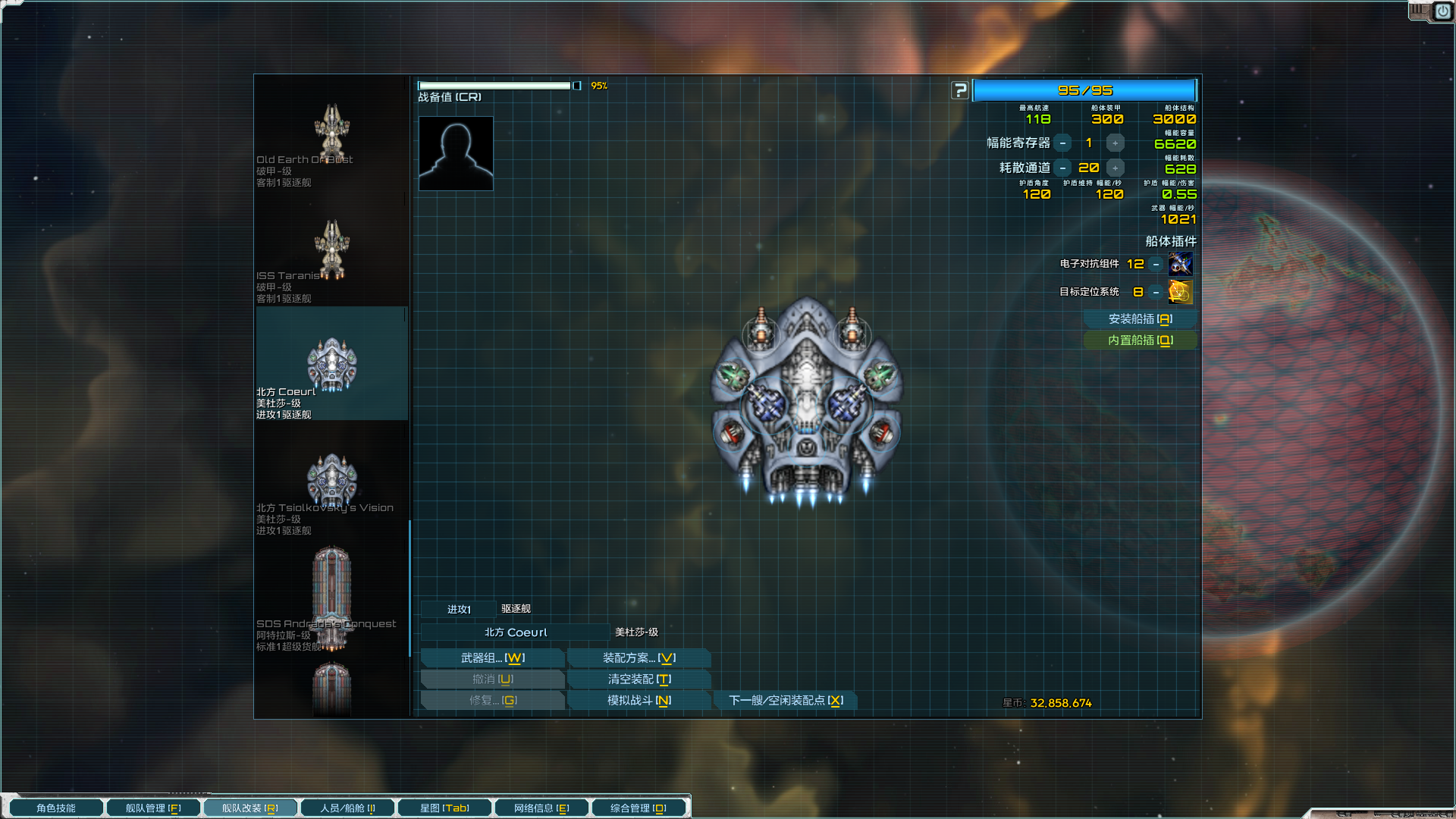The height and width of the screenshot is (819, 1456).
Task: Open 安装船插 hullmod installer
Action: 1140,319
